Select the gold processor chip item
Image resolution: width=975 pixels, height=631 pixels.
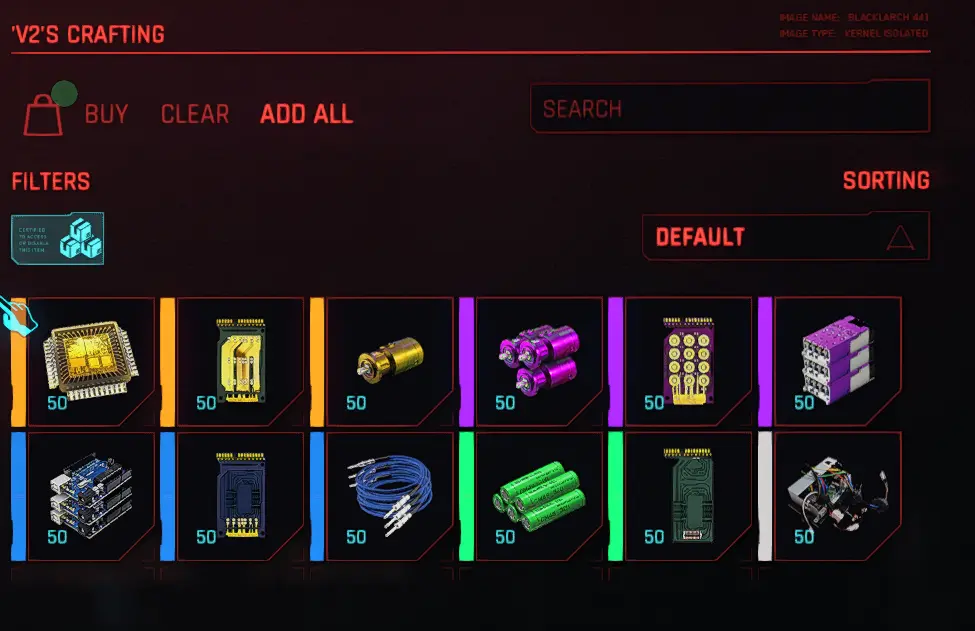click(91, 361)
